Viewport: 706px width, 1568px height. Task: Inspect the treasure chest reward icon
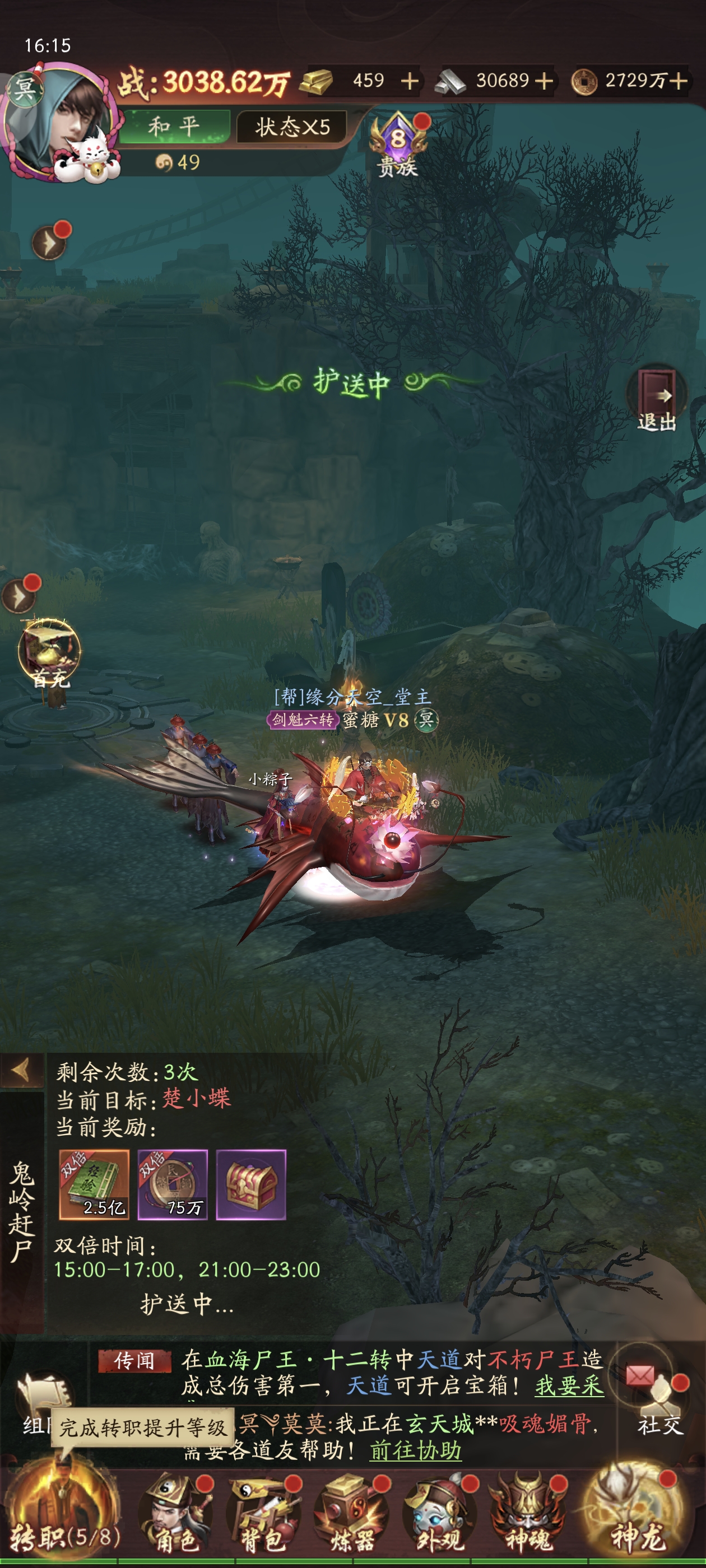(251, 1184)
